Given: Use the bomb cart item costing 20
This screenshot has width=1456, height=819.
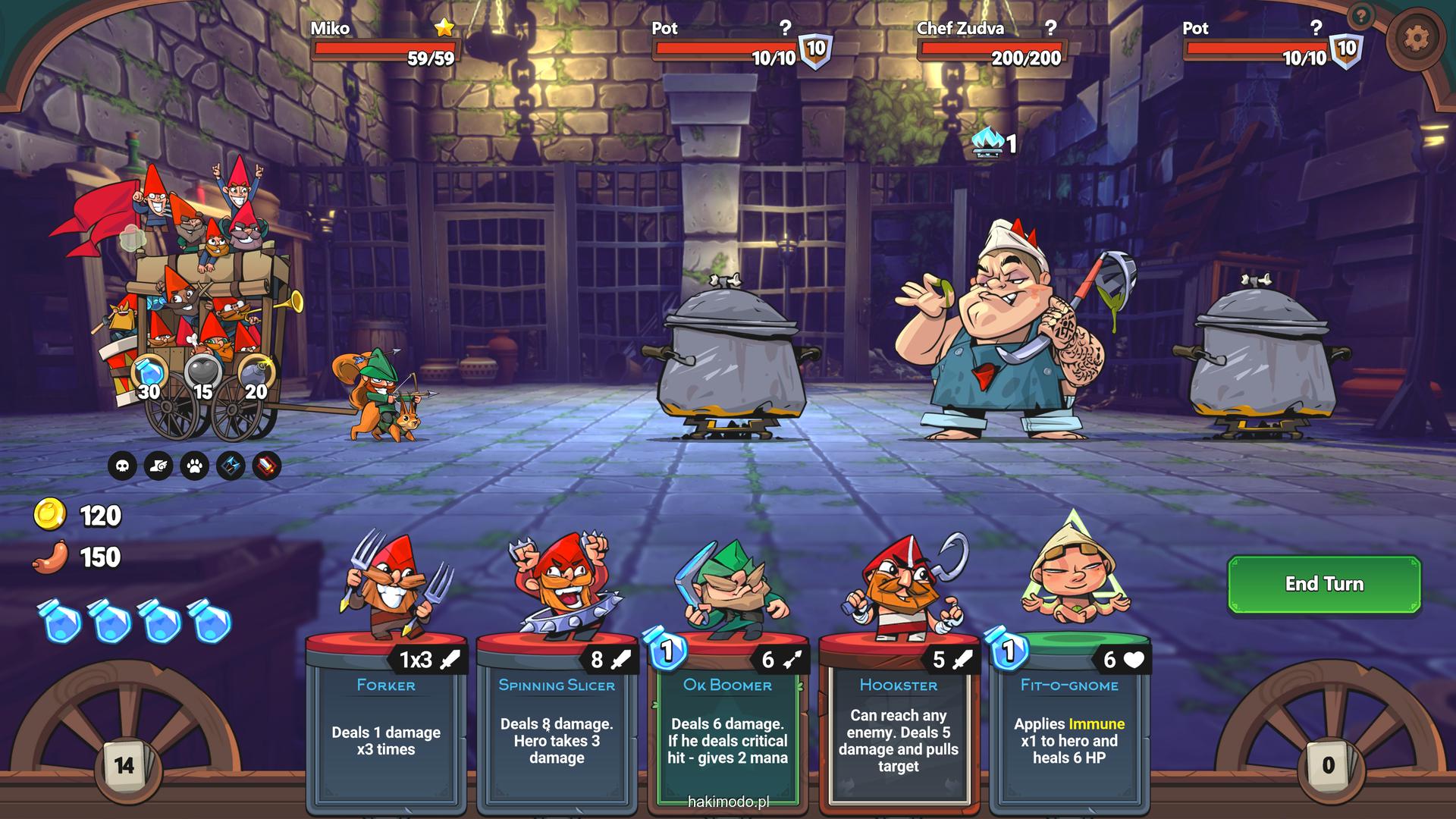Looking at the screenshot, I should pos(256,374).
